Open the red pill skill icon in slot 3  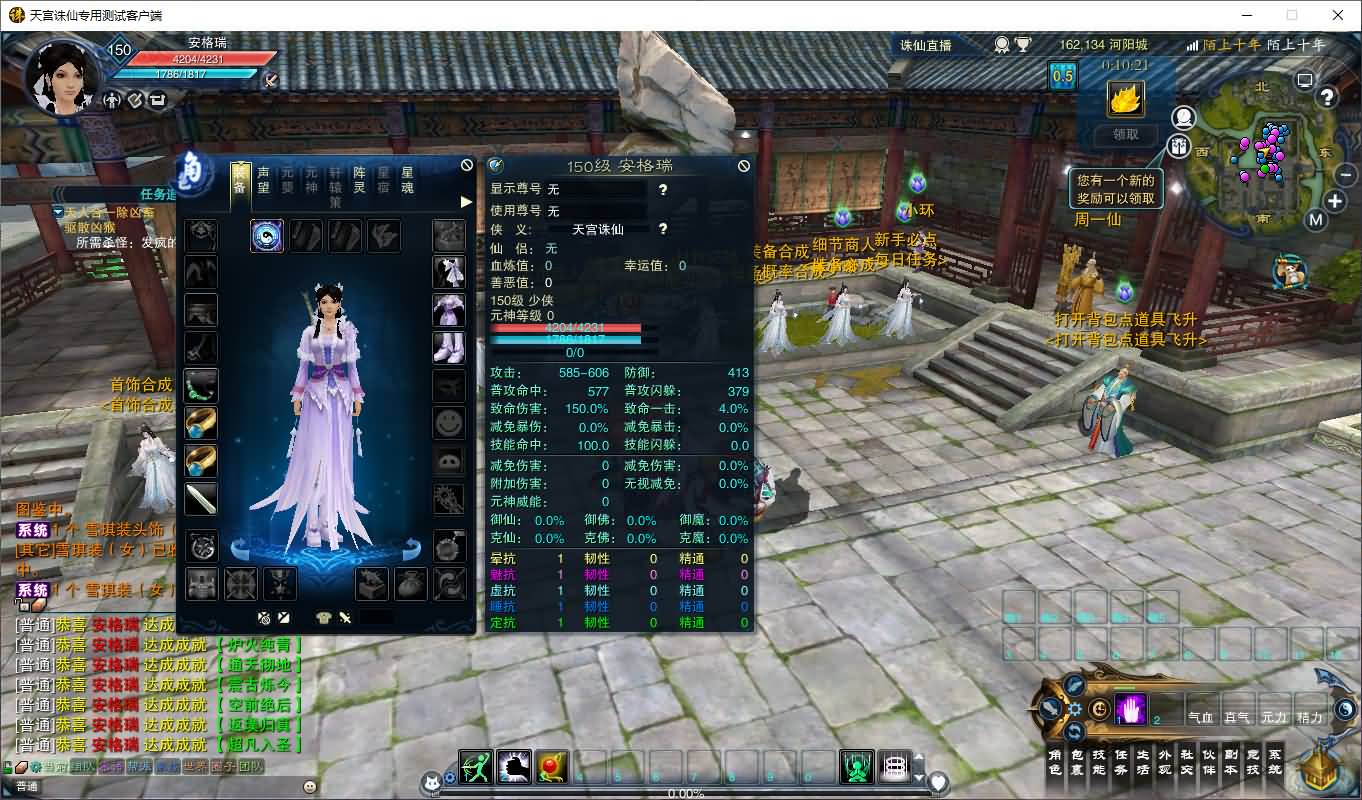pos(550,764)
